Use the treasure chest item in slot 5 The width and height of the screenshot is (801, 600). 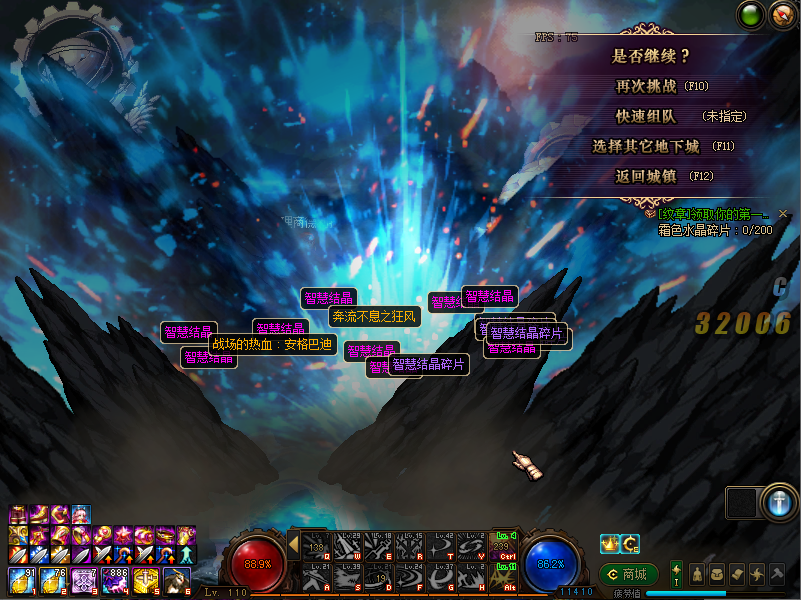click(x=147, y=579)
